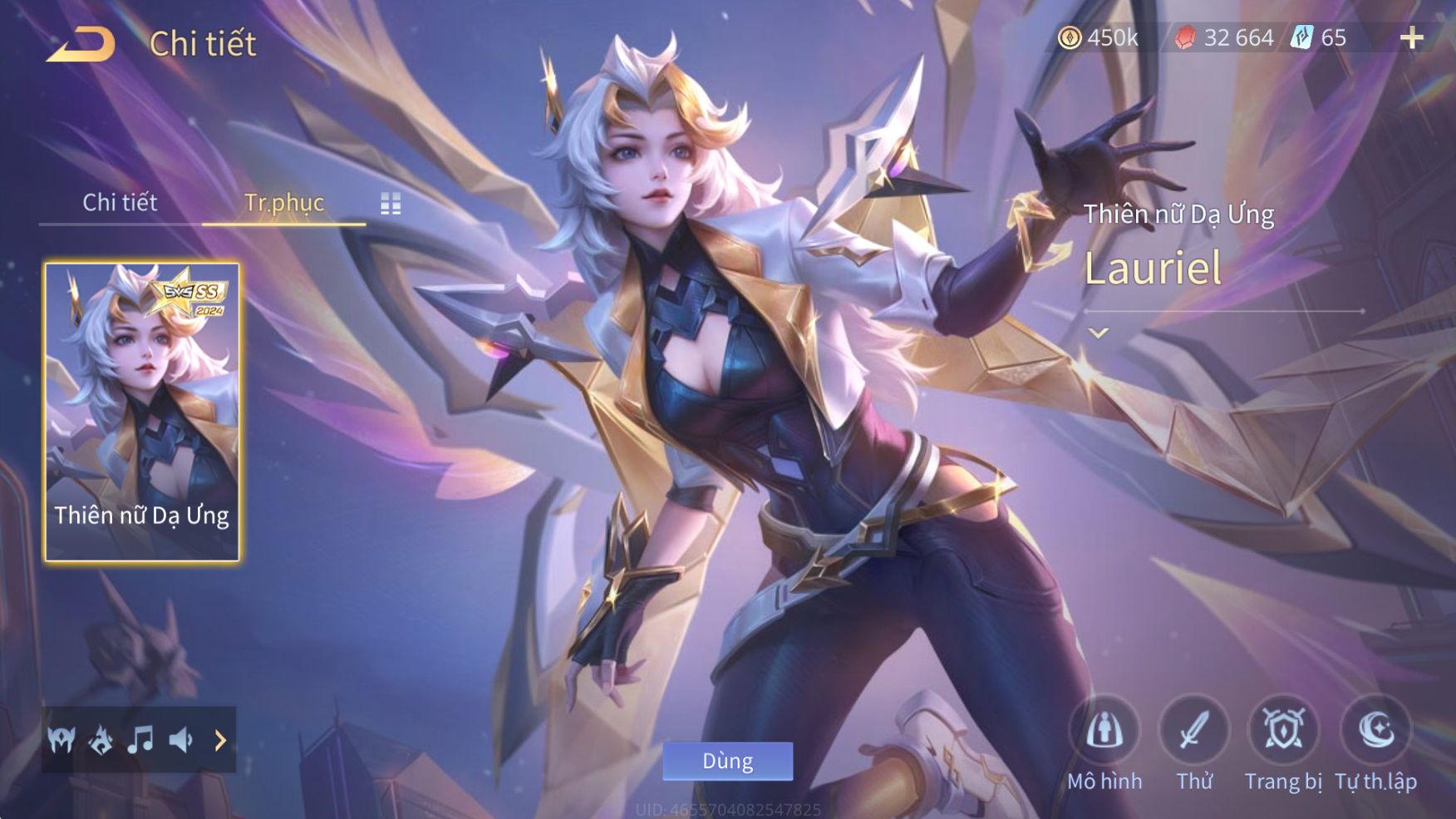Screen dimensions: 1456x819
Task: Open the Trang bị equipment menu
Action: (1283, 732)
